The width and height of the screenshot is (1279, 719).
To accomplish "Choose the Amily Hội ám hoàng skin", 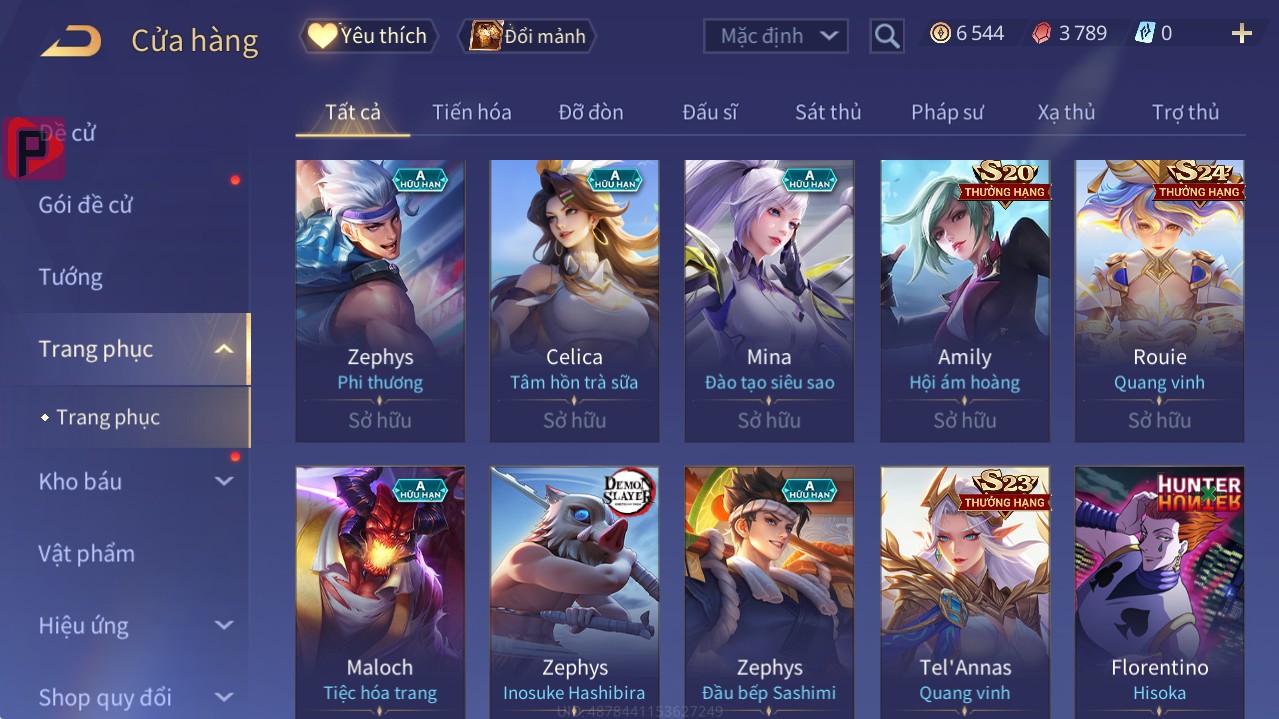I will point(964,300).
